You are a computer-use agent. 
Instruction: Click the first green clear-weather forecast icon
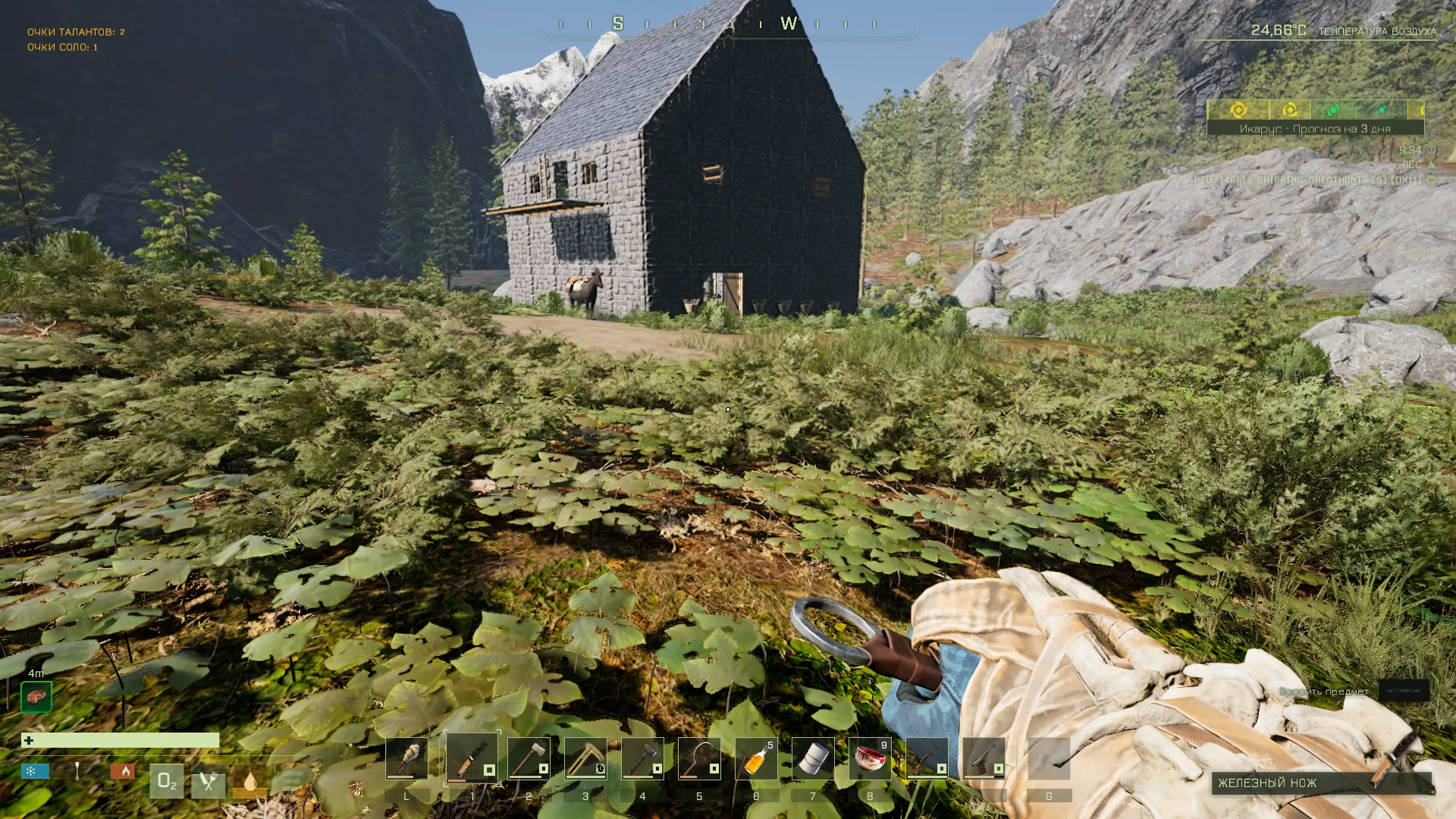tap(1332, 110)
